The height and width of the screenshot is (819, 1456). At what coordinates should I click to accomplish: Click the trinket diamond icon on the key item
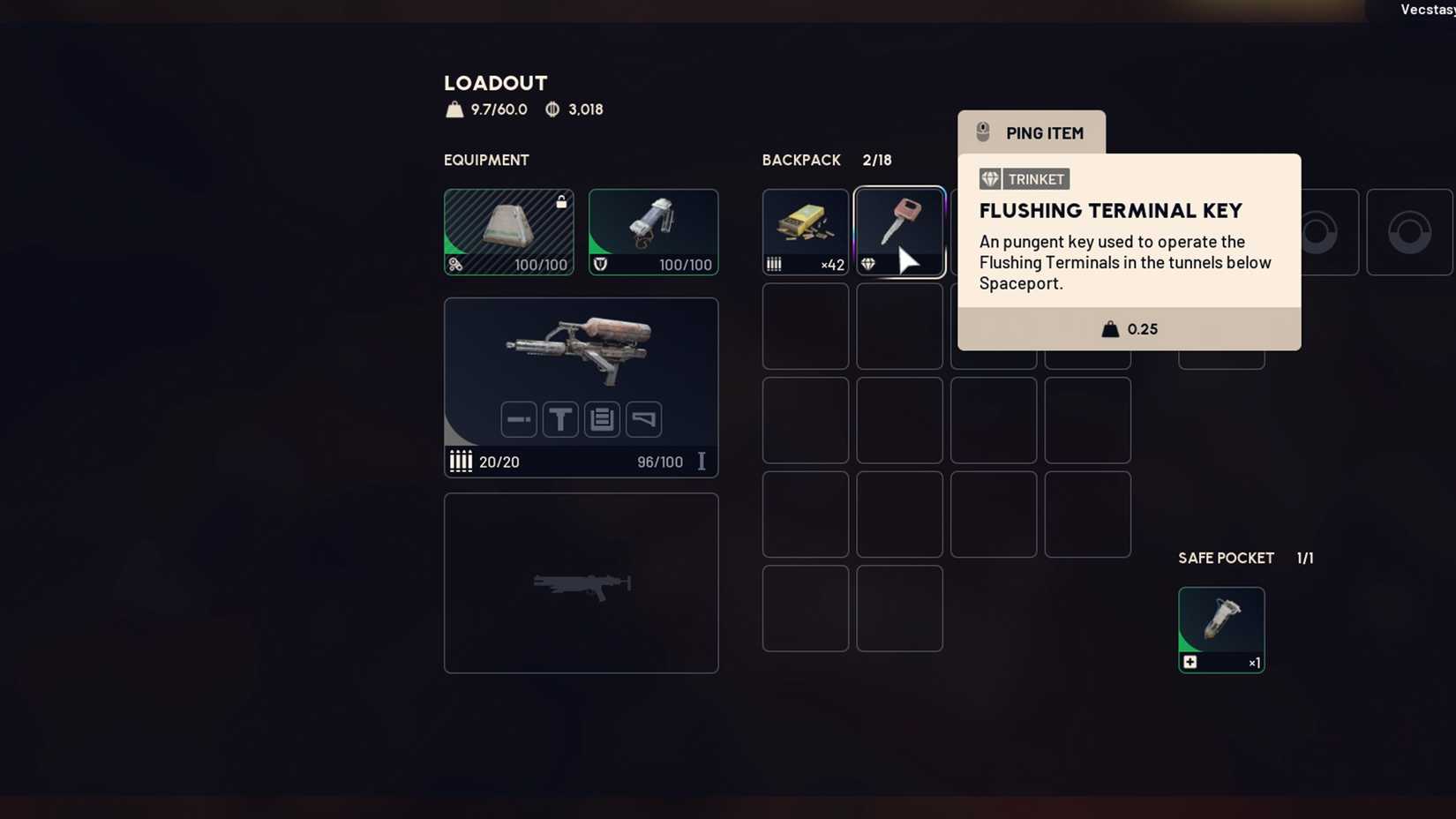[870, 264]
